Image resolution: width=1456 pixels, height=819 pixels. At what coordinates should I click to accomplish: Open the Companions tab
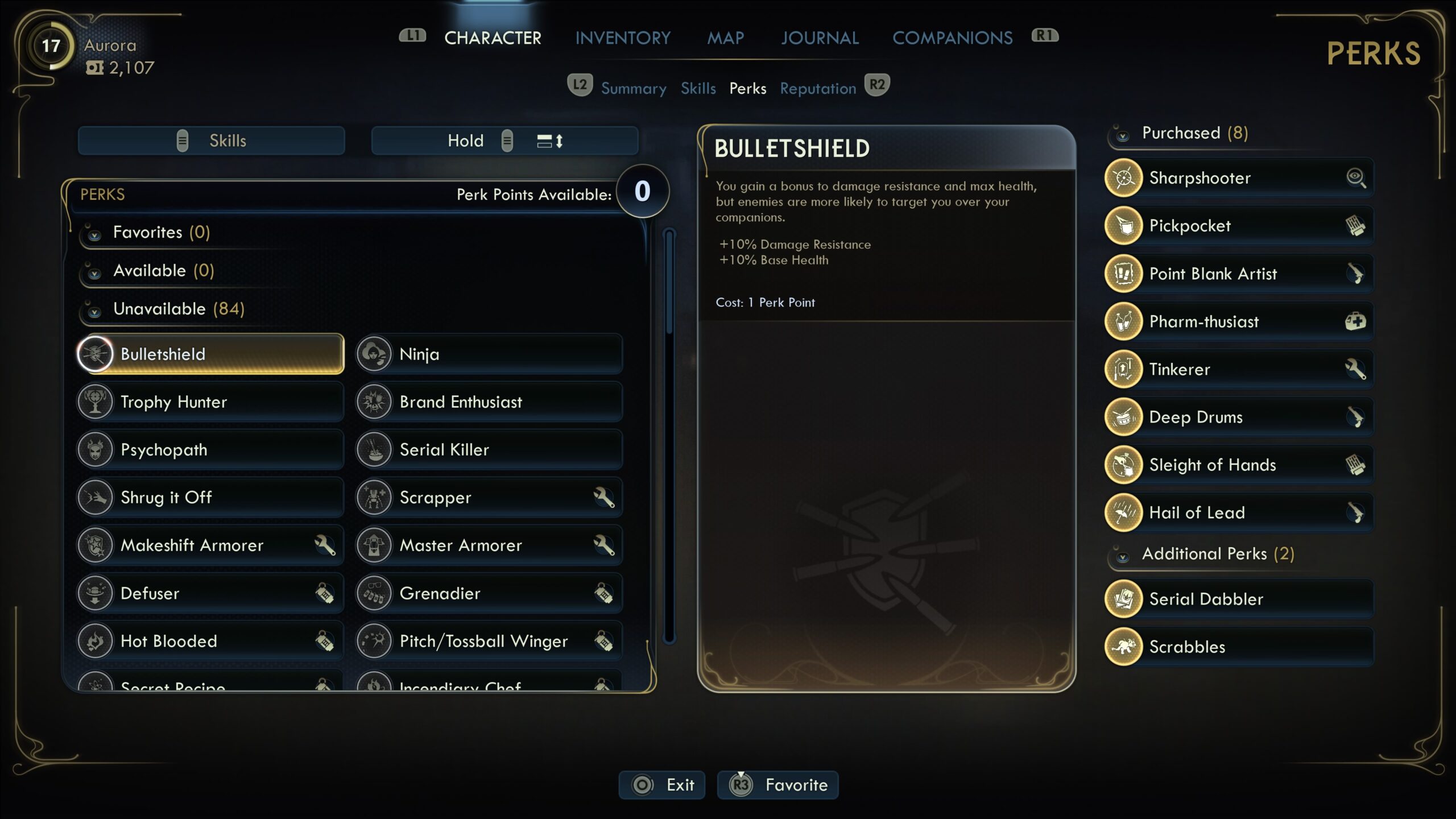[x=952, y=38]
